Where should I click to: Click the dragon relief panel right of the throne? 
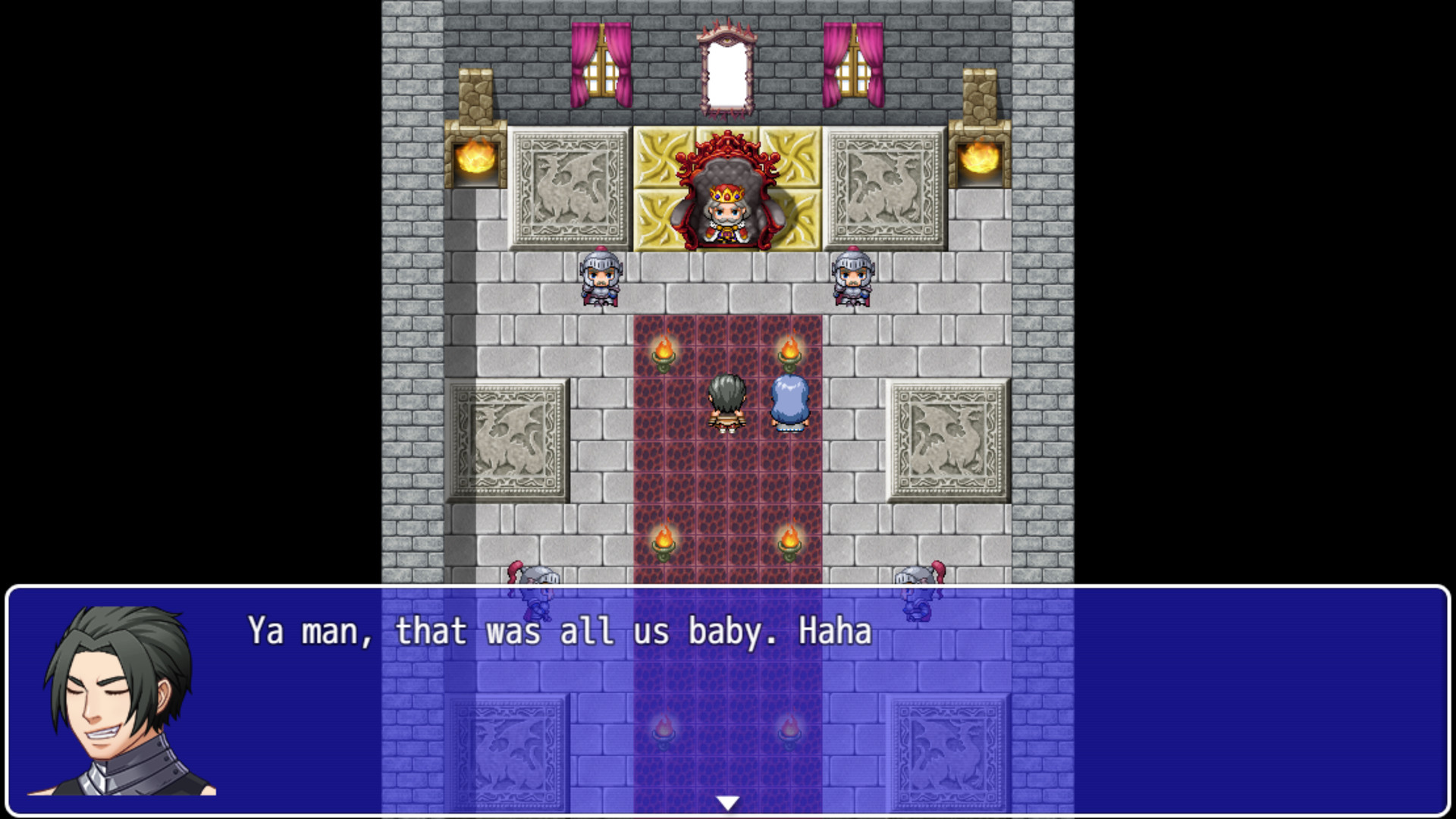pos(882,186)
